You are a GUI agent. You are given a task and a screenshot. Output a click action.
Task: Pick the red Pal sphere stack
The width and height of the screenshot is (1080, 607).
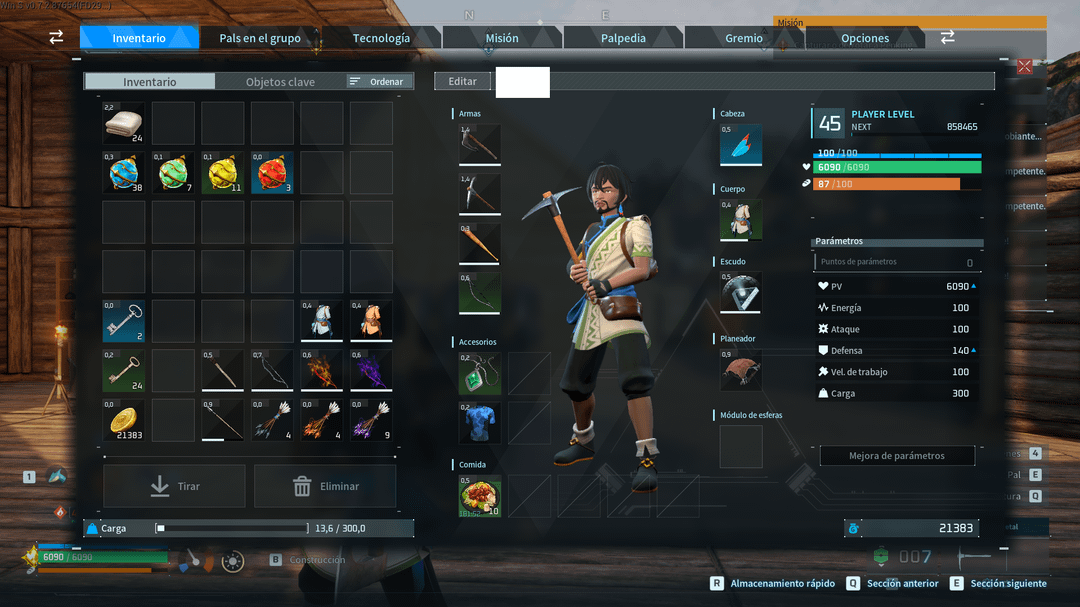click(272, 173)
